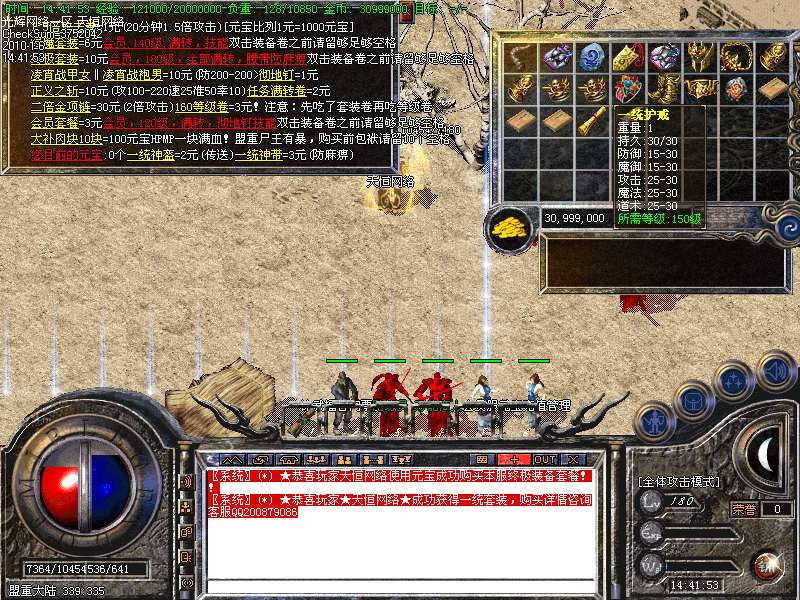Click the gold coins pile icon
The image size is (800, 600).
(511, 226)
